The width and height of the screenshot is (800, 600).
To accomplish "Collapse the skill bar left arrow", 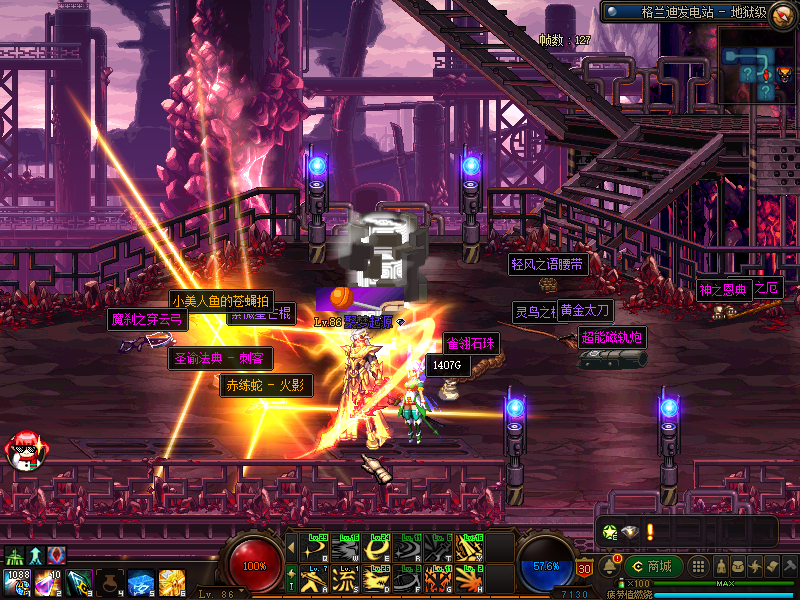I will pos(291,548).
